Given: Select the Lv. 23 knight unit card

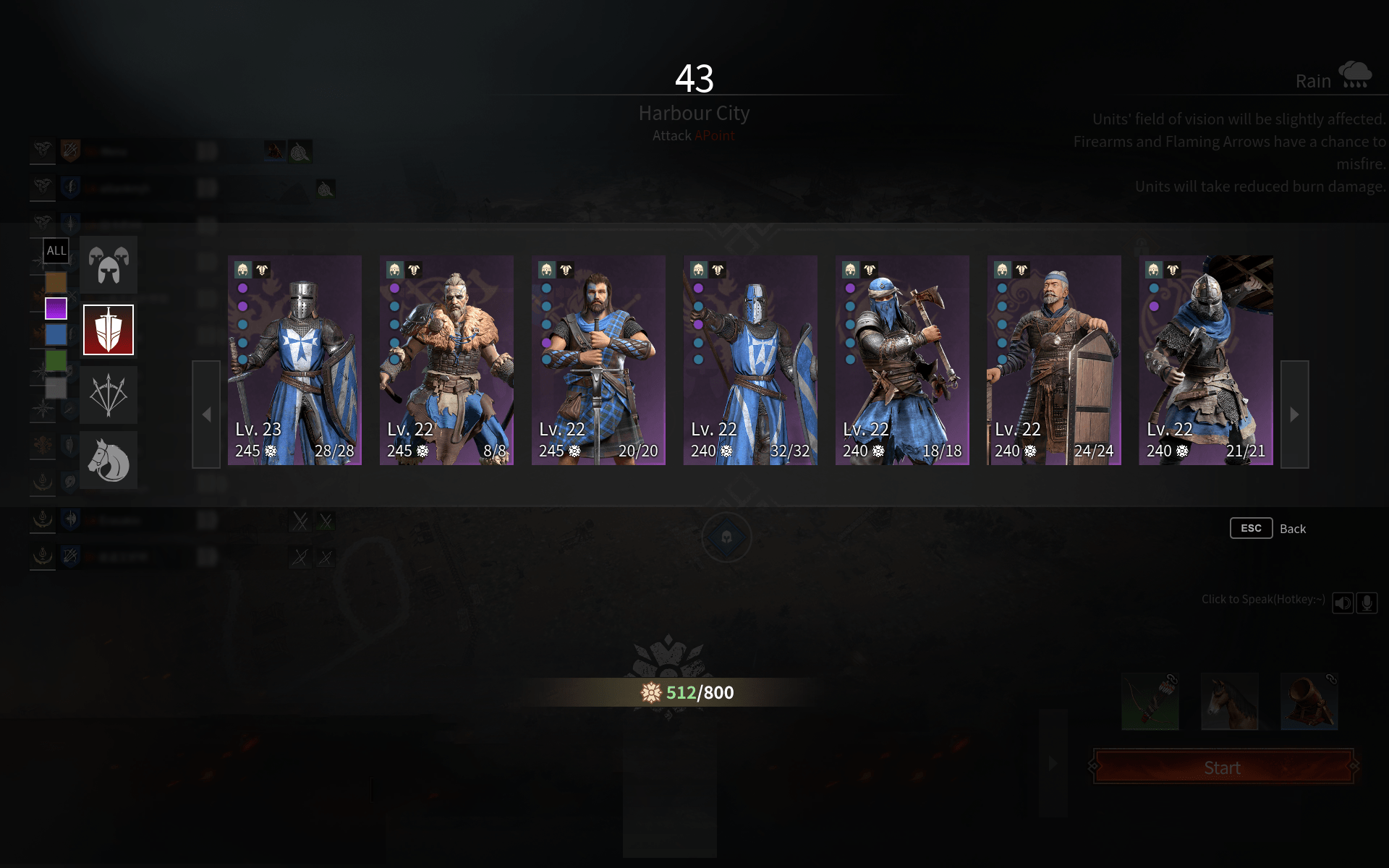Looking at the screenshot, I should [294, 359].
